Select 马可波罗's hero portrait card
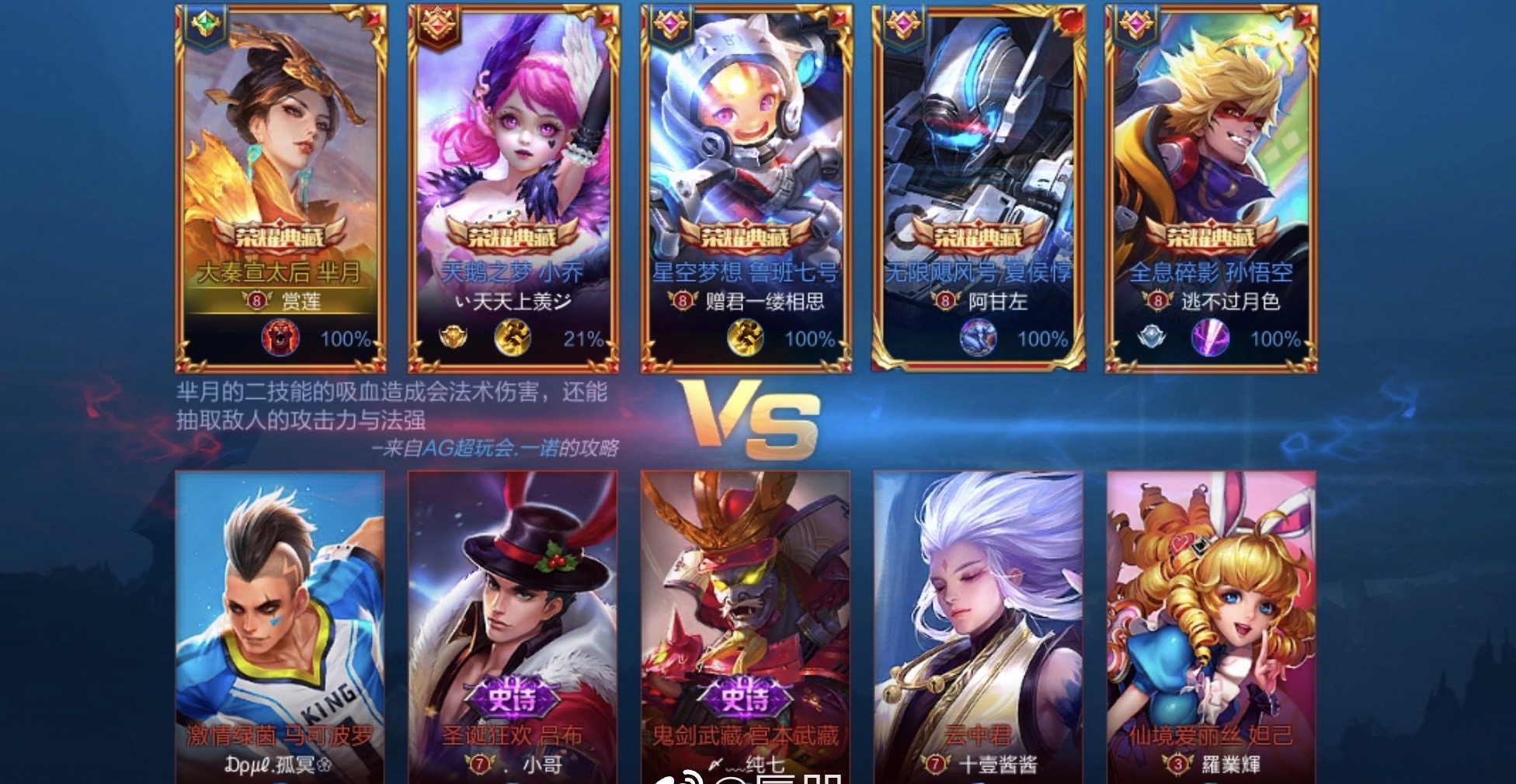The image size is (1516, 784). [280, 613]
